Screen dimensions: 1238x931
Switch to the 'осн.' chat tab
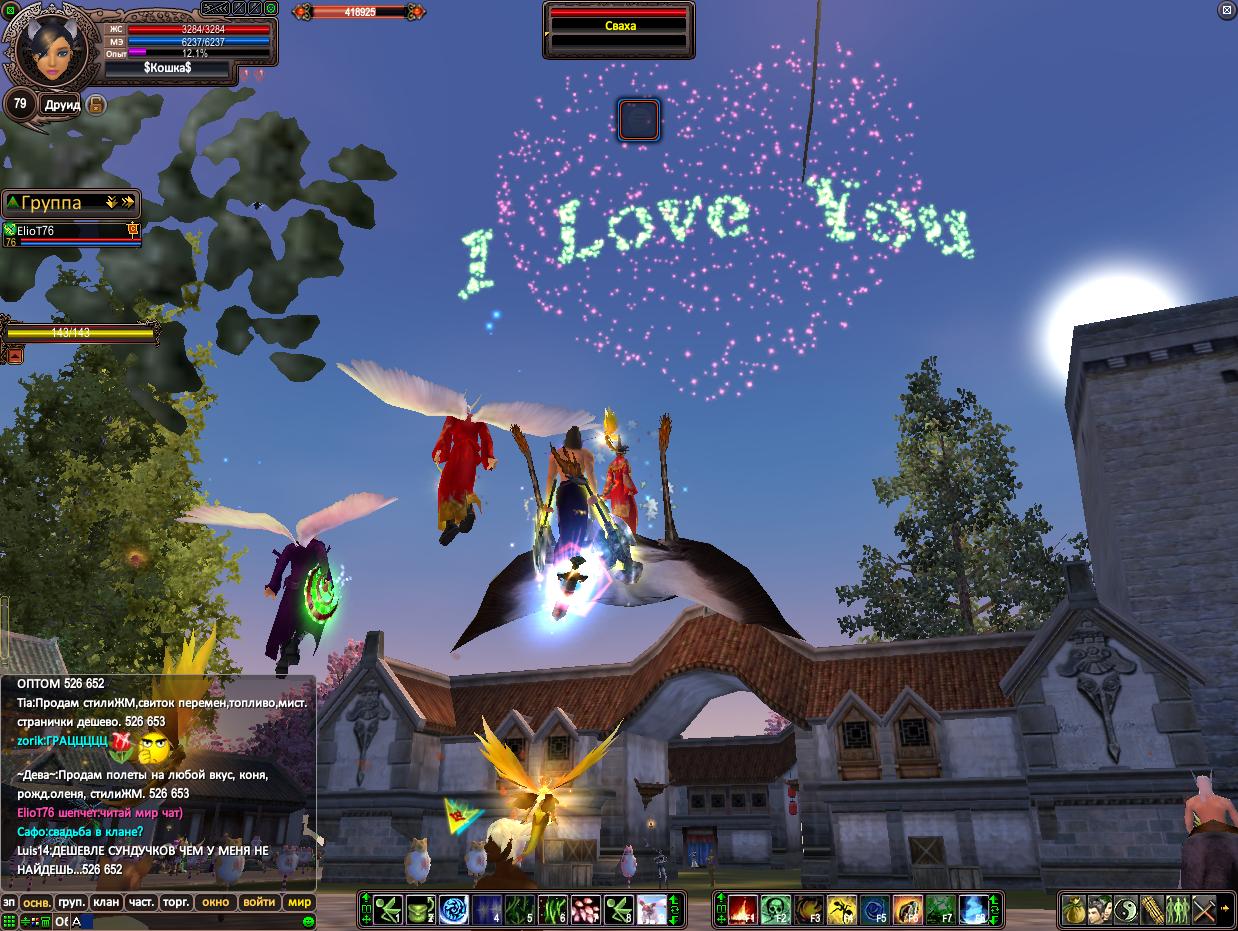(x=37, y=902)
